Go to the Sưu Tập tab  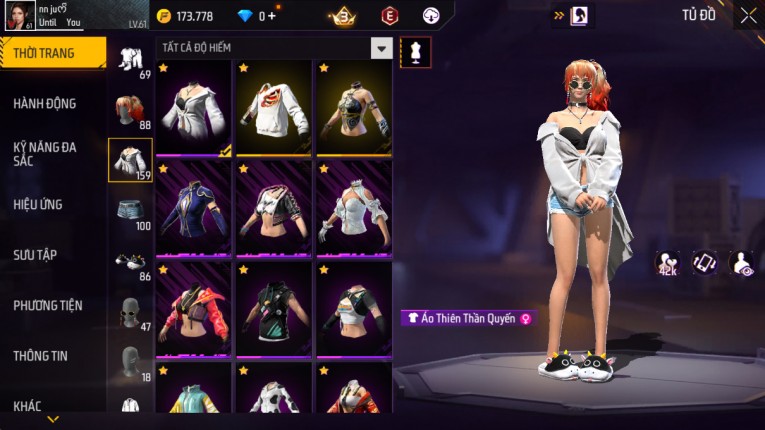point(36,255)
